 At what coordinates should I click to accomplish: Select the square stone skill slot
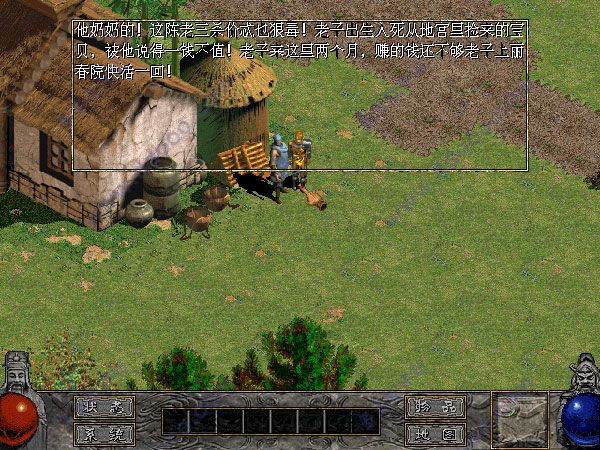coord(519,418)
